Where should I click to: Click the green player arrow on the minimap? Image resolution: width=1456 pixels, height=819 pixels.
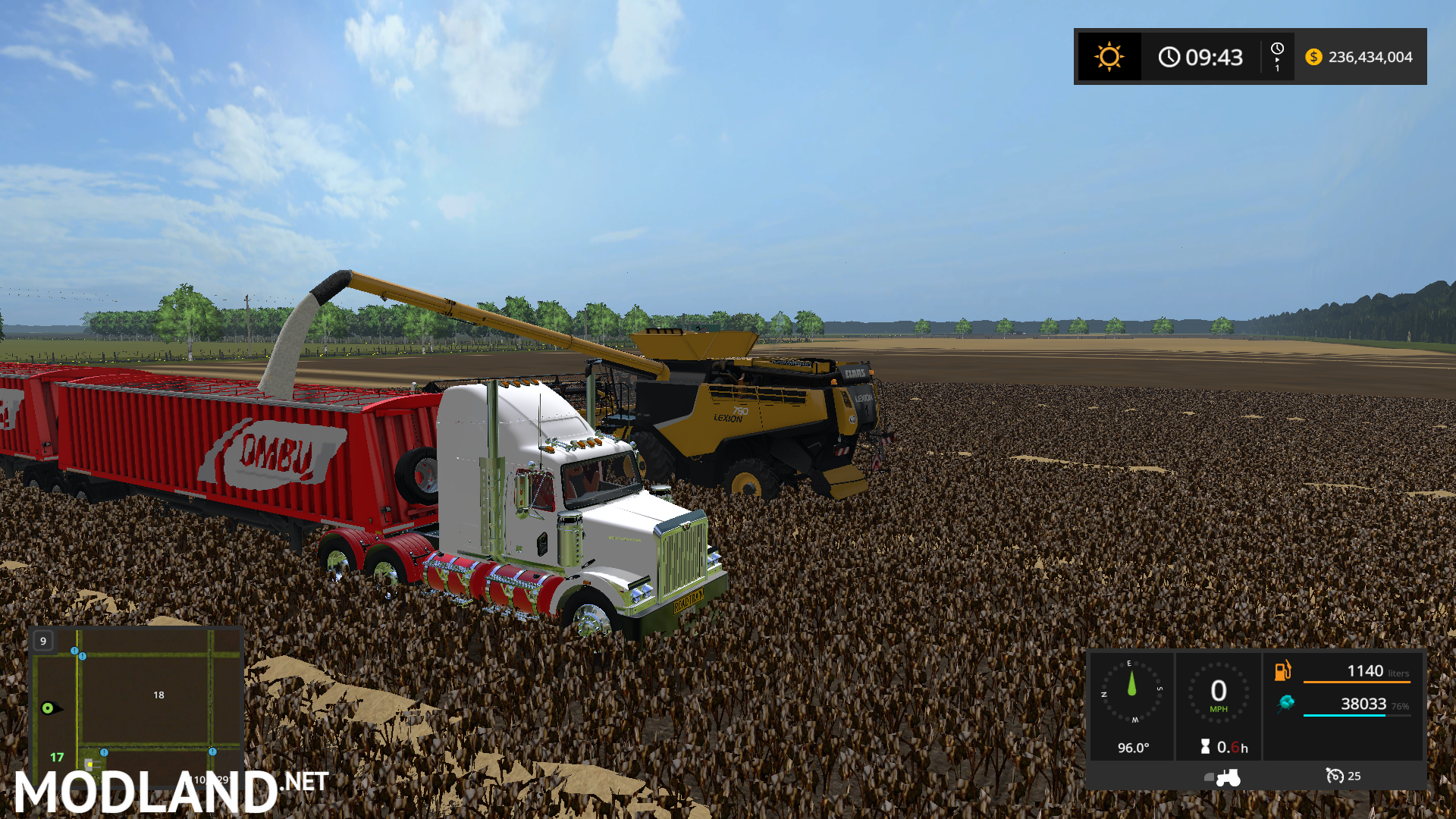(47, 708)
